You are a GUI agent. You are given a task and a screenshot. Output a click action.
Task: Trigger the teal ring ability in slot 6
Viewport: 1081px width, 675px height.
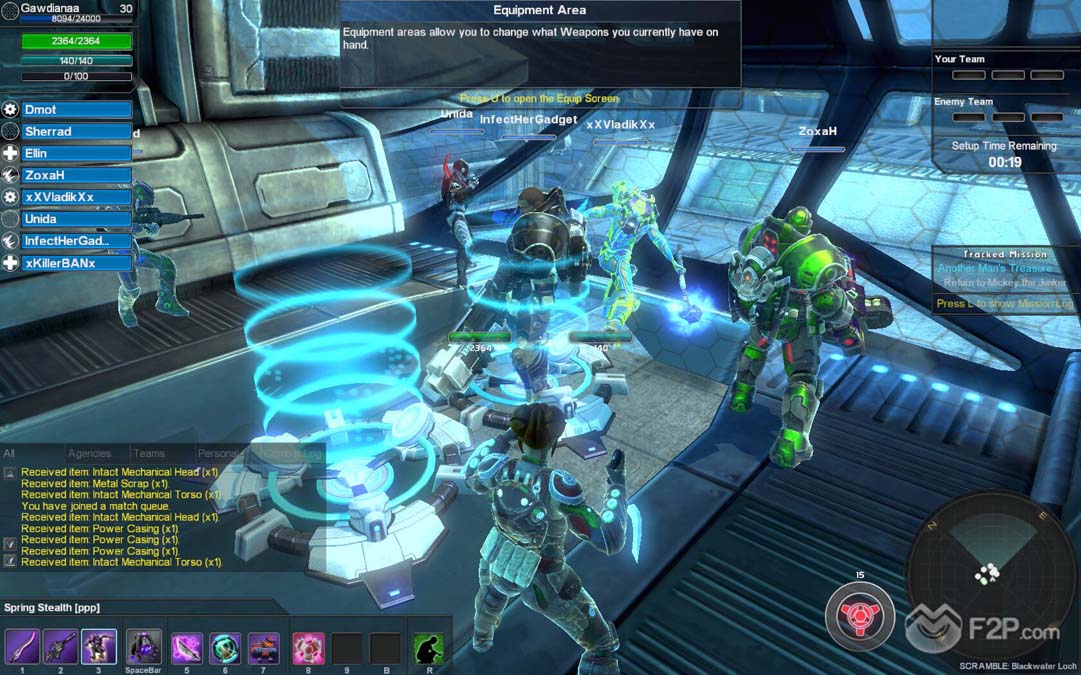(225, 648)
